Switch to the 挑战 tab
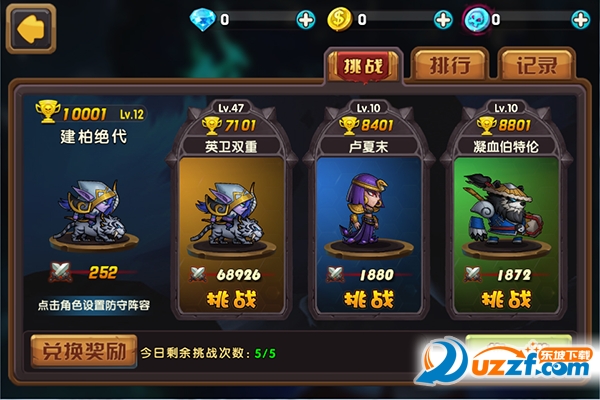Image resolution: width=600 pixels, height=400 pixels. 364,66
